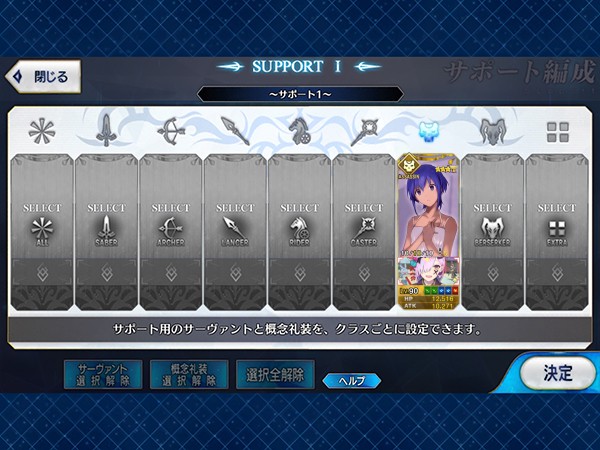The image size is (600, 450).
Task: Choose the SABER support slot
Action: (106, 230)
